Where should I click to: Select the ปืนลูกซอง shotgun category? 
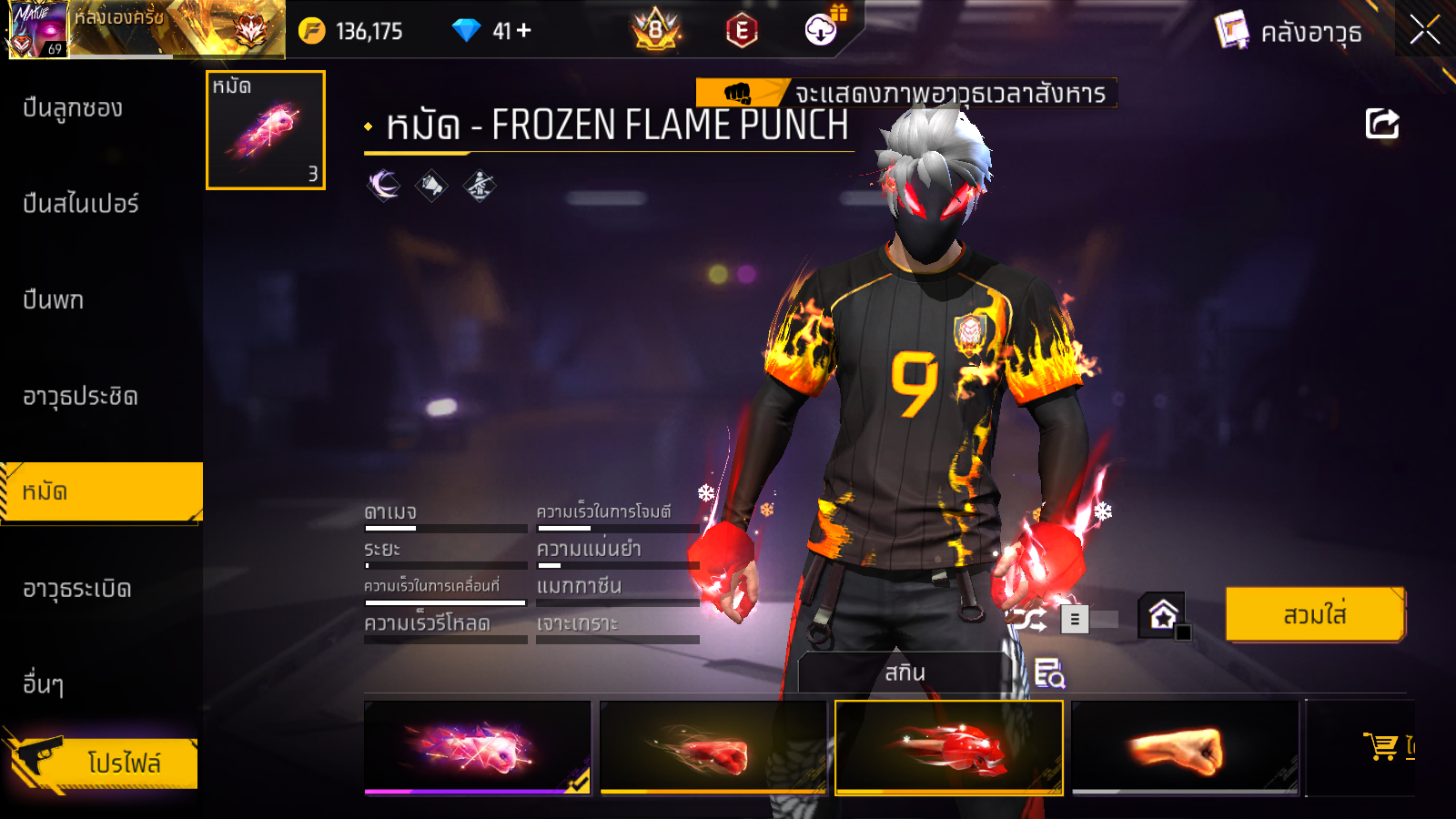pyautogui.click(x=73, y=108)
